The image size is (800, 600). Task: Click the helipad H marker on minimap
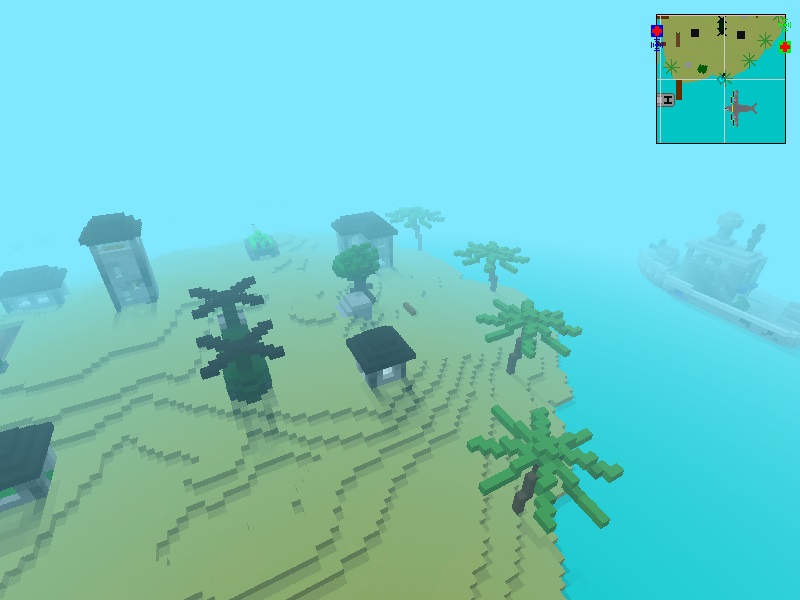pyautogui.click(x=666, y=99)
